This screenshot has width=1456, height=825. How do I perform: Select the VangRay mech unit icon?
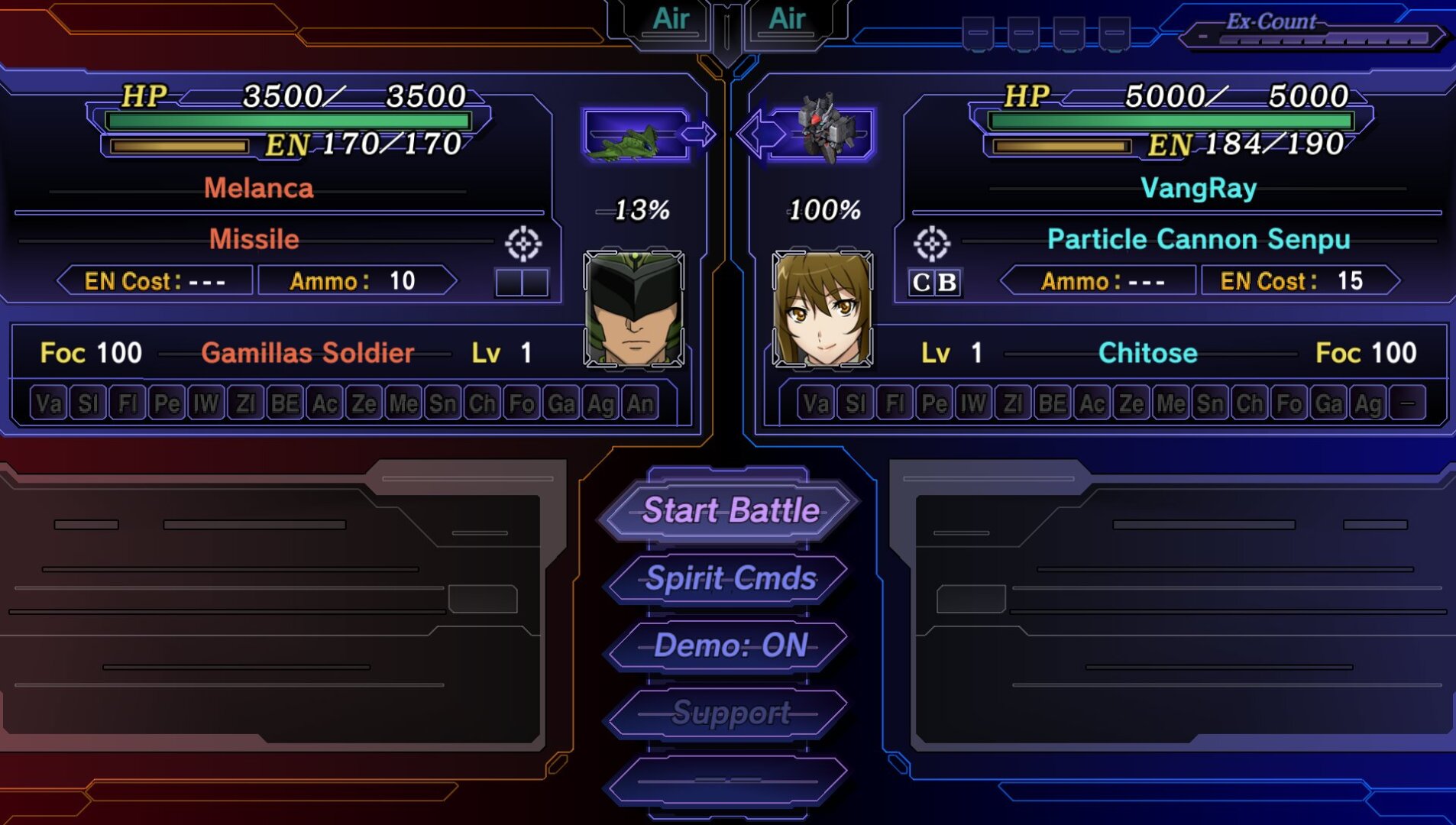(x=823, y=131)
